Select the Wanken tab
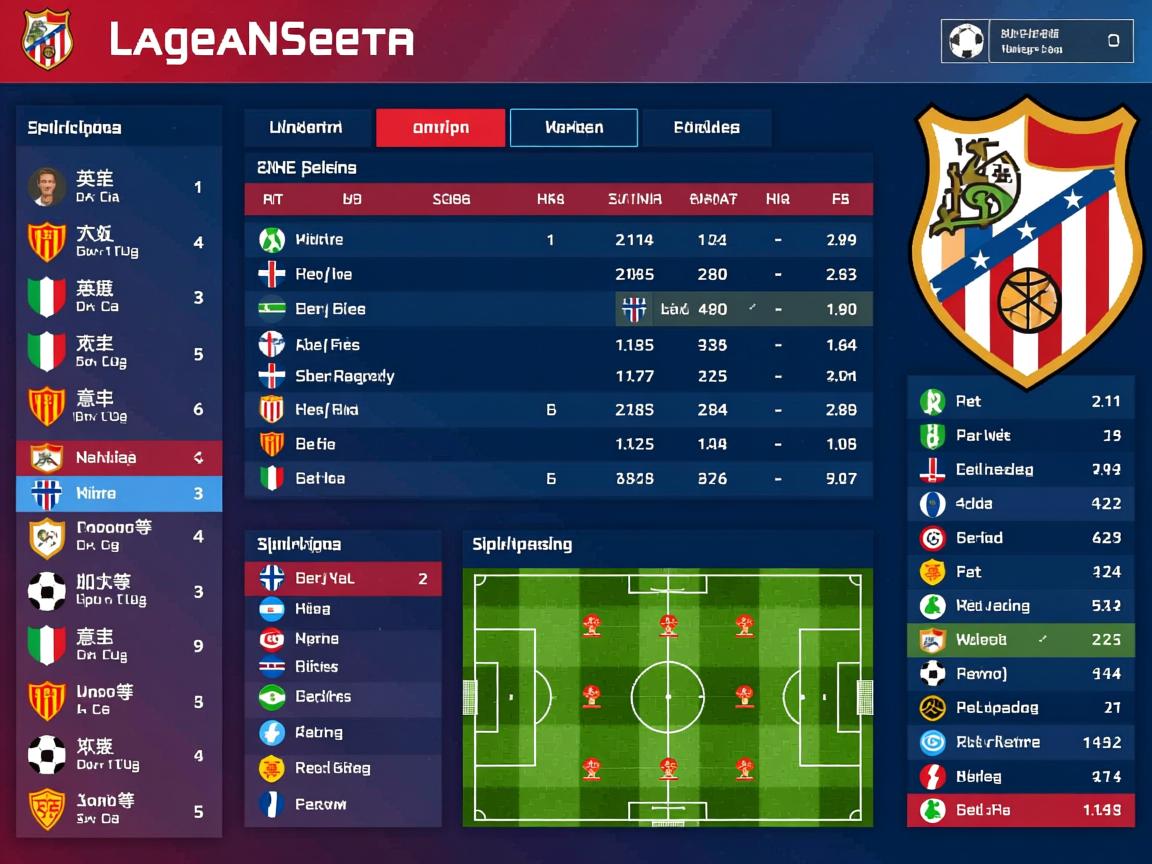 click(573, 128)
